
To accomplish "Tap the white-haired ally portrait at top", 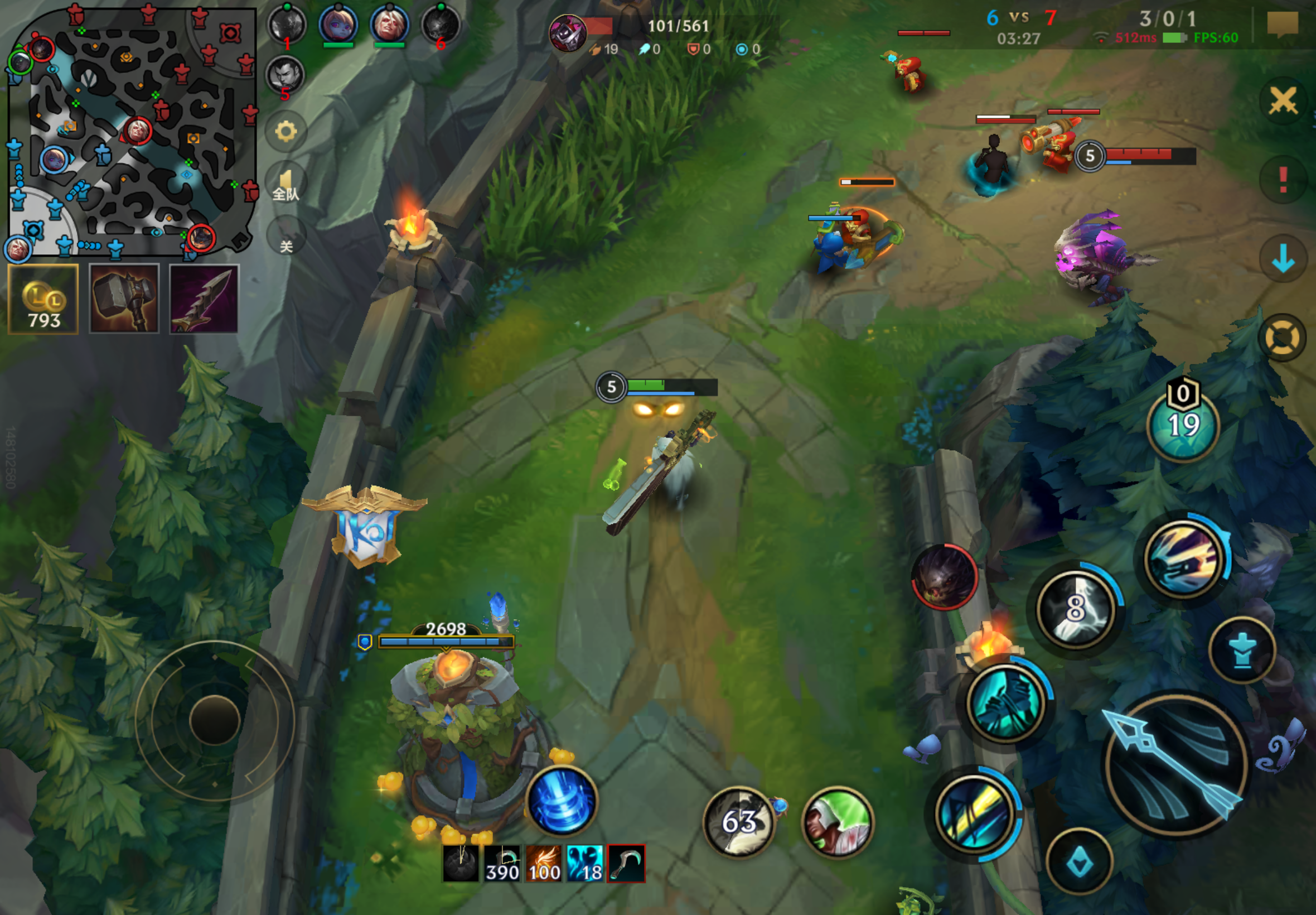I will click(x=390, y=25).
